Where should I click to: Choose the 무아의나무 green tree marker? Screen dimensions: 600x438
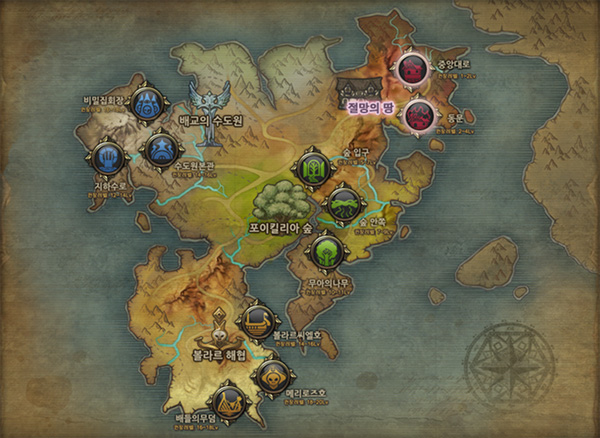click(326, 252)
